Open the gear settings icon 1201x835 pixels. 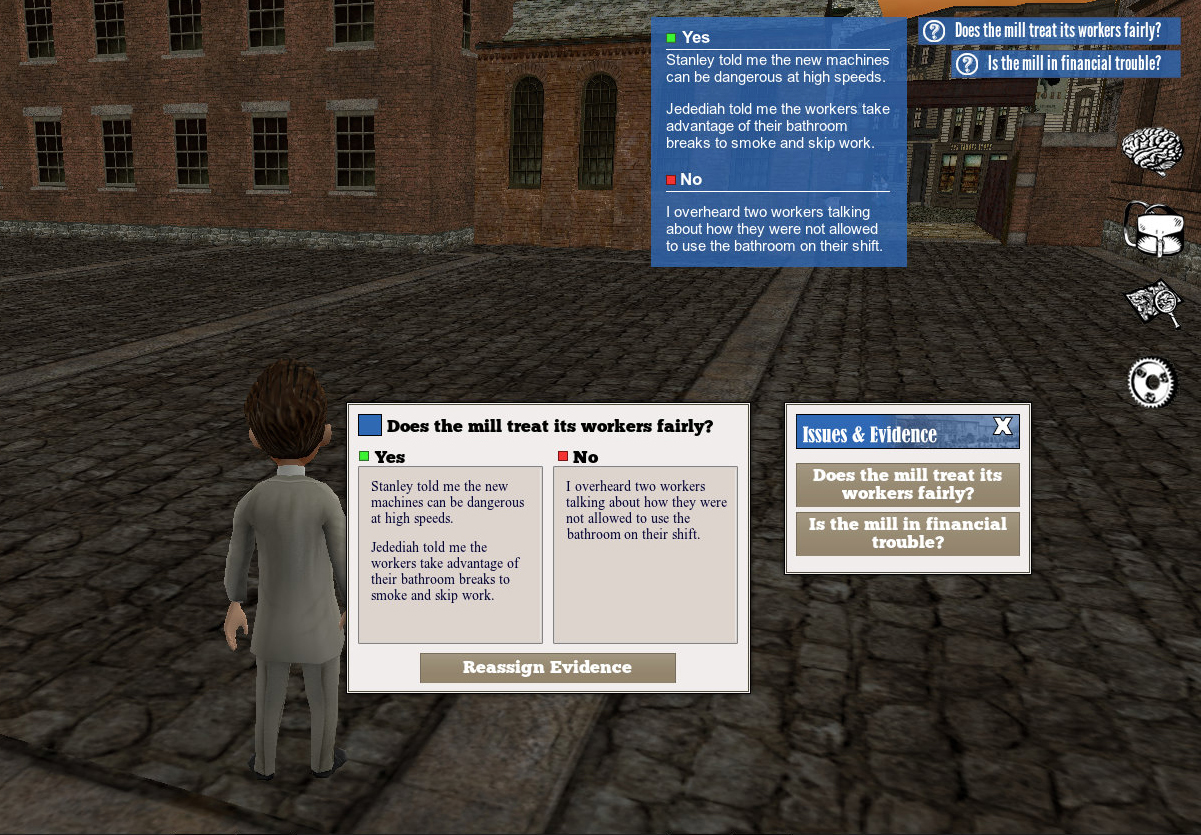[x=1151, y=381]
